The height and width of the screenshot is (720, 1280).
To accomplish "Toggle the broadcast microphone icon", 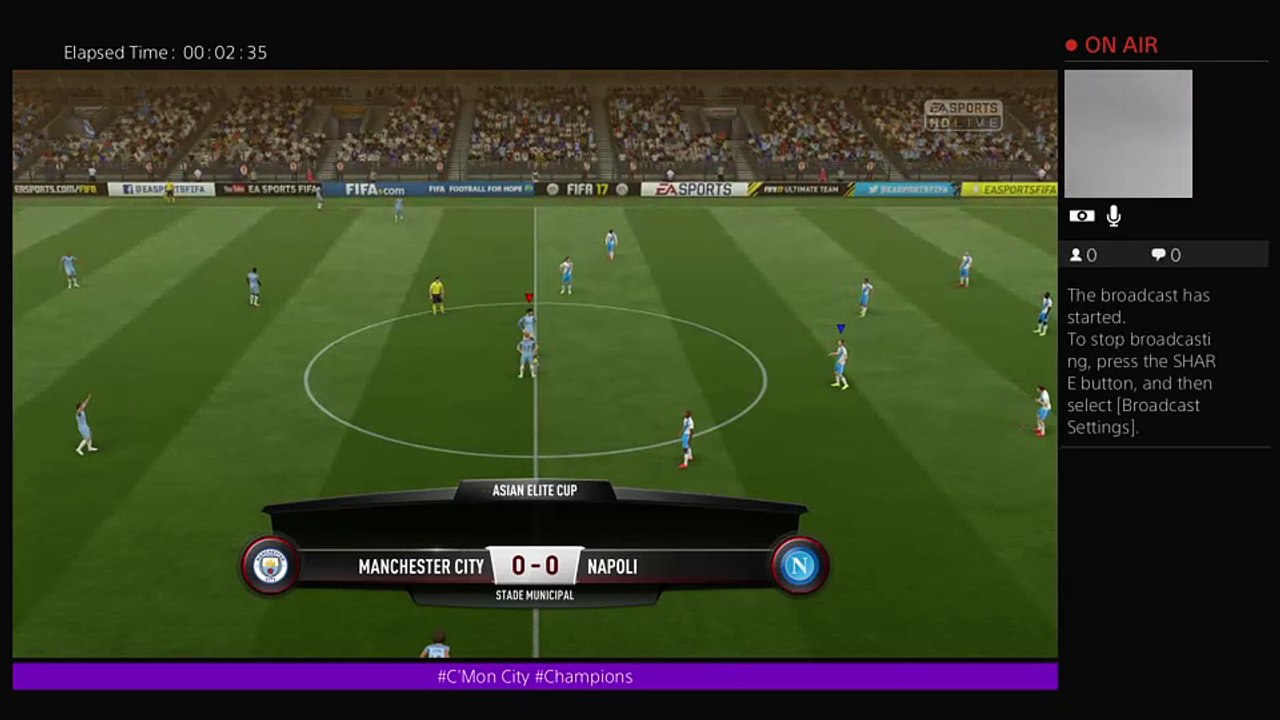I will (x=1114, y=216).
